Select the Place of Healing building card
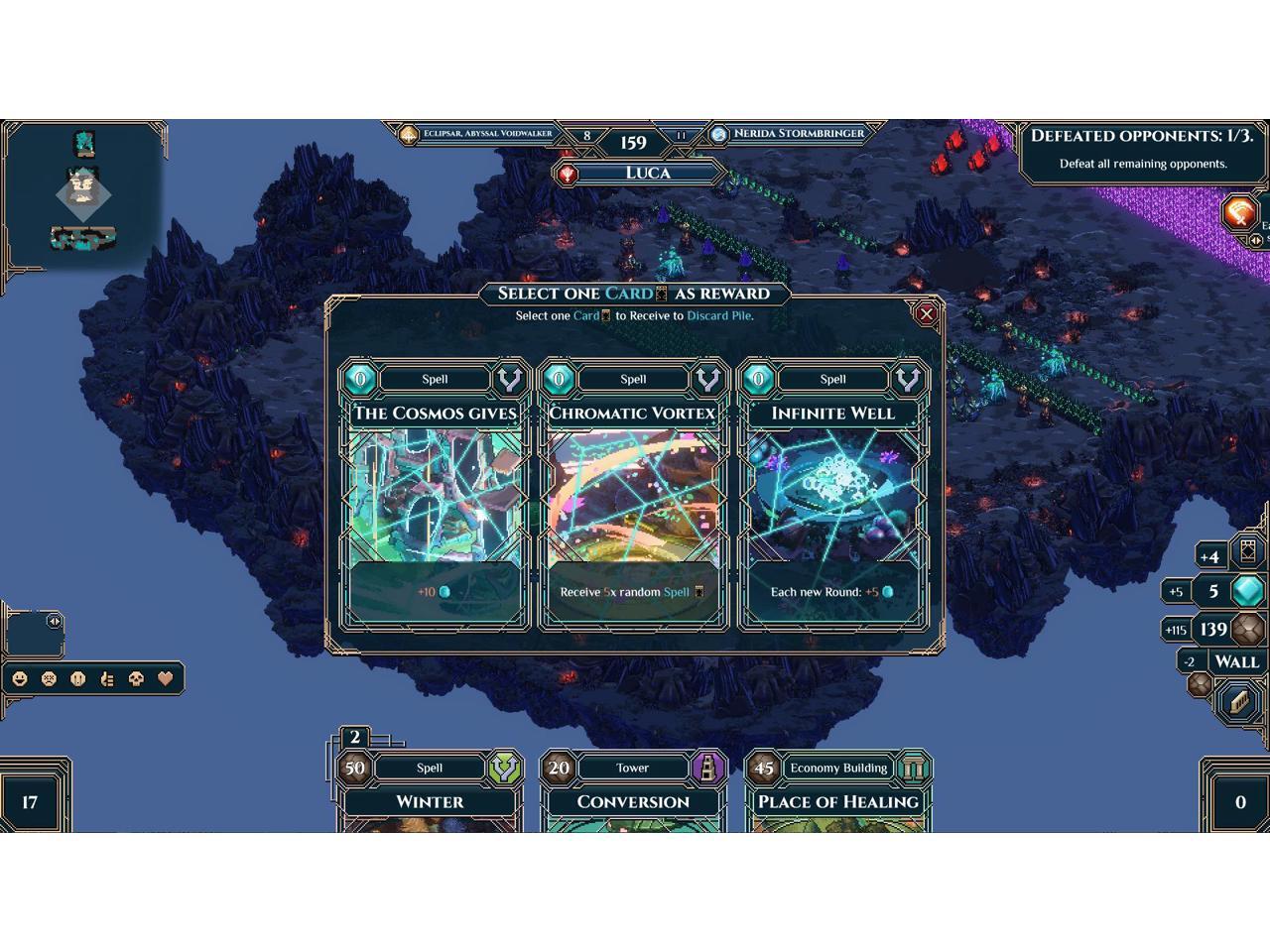This screenshot has width=1270, height=952. coord(838,793)
